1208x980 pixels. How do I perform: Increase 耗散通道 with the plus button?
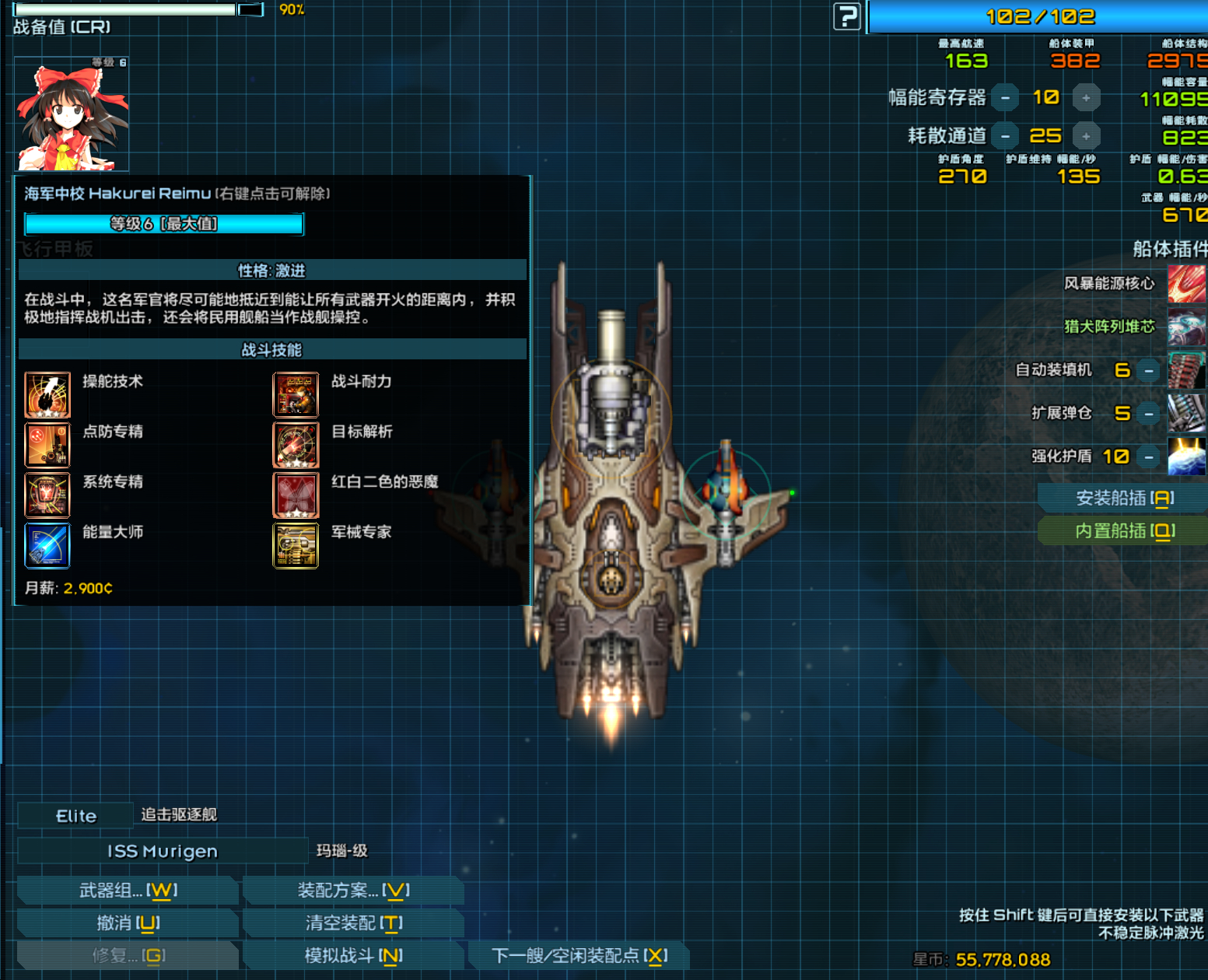point(1086,135)
